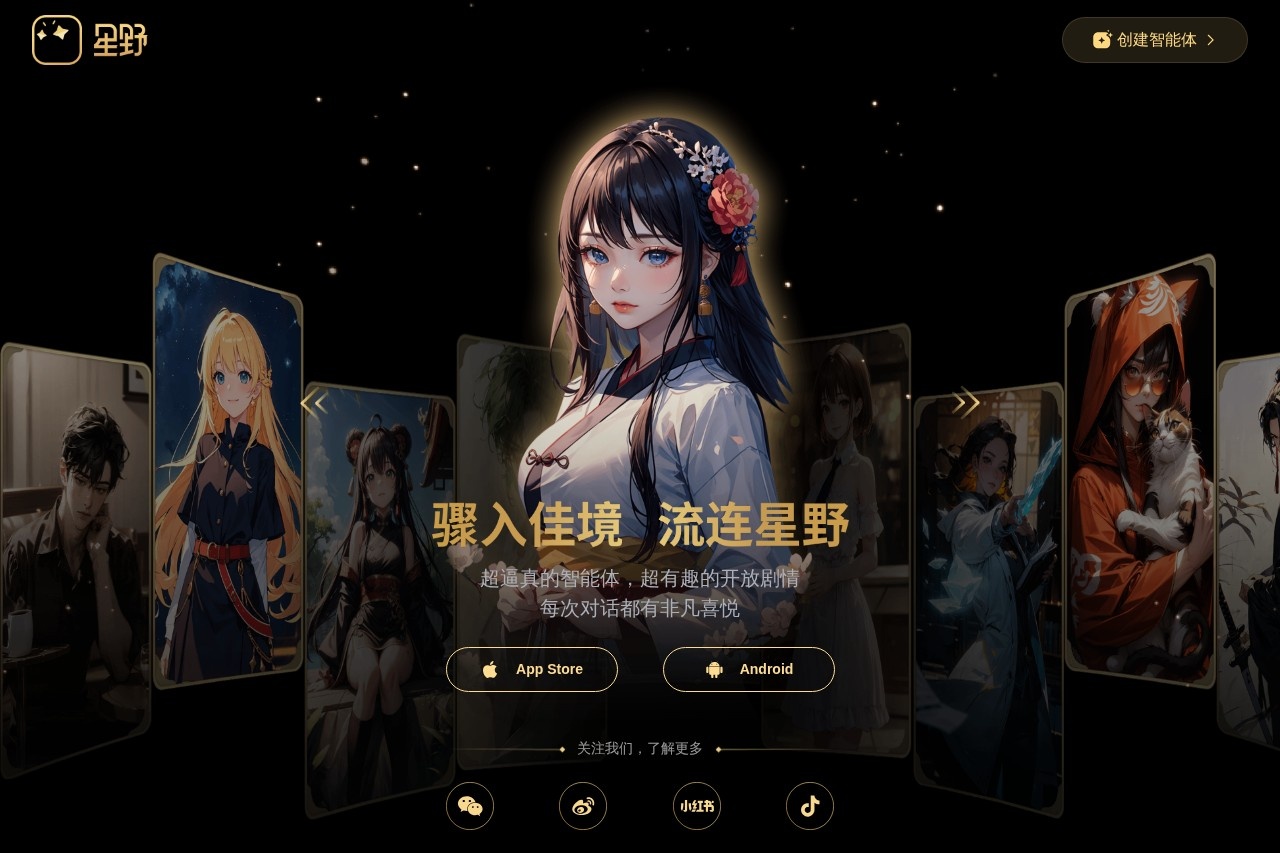Viewport: 1280px width, 853px height.
Task: Click the dark-haired male character card
Action: (70, 500)
